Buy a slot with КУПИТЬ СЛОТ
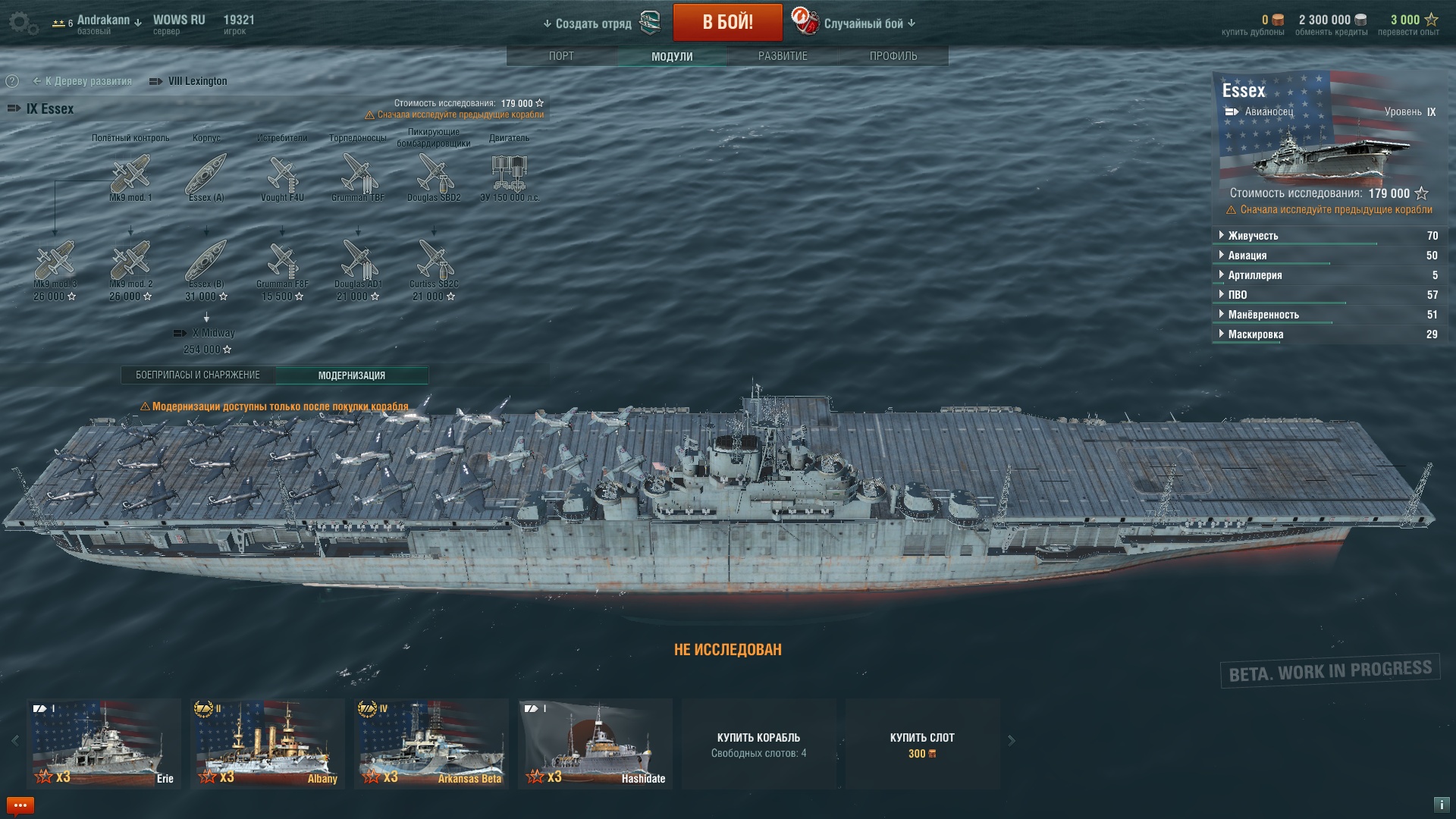This screenshot has height=819, width=1456. 922,744
